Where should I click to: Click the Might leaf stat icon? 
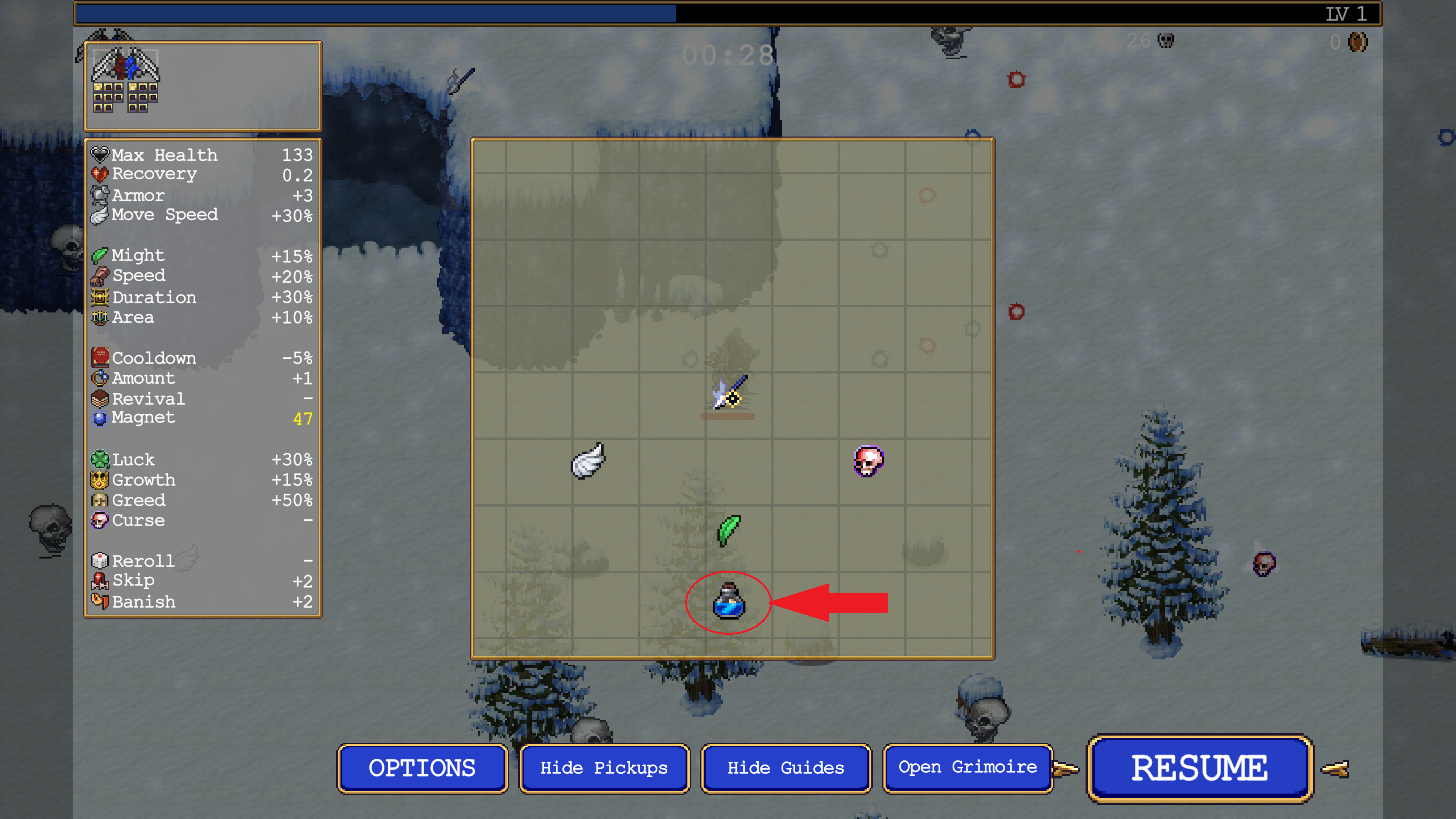click(99, 255)
